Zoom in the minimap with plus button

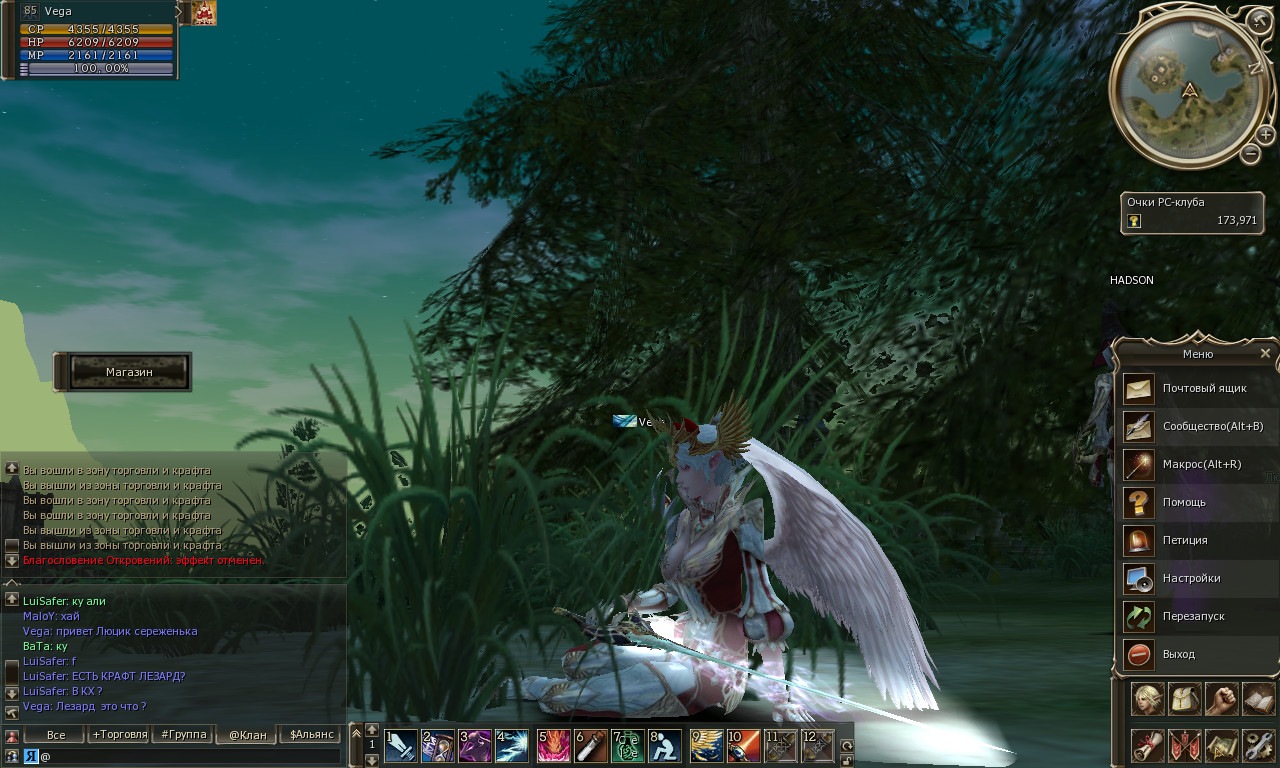pos(1266,135)
